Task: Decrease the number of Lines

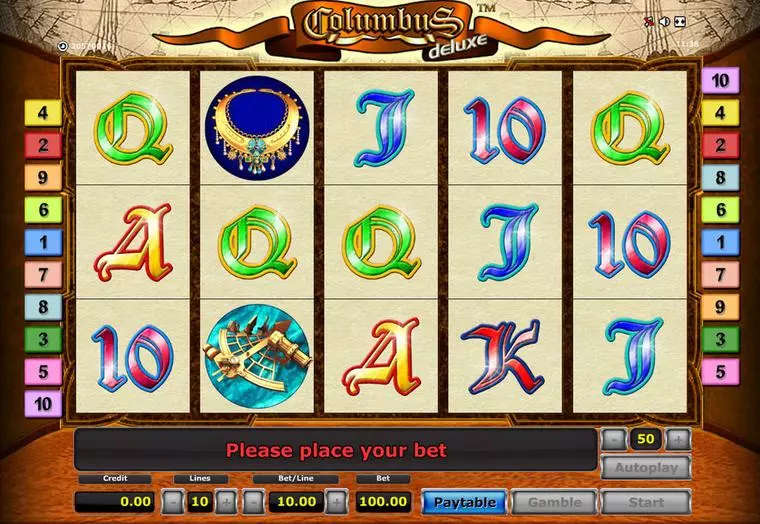Action: pyautogui.click(x=172, y=502)
